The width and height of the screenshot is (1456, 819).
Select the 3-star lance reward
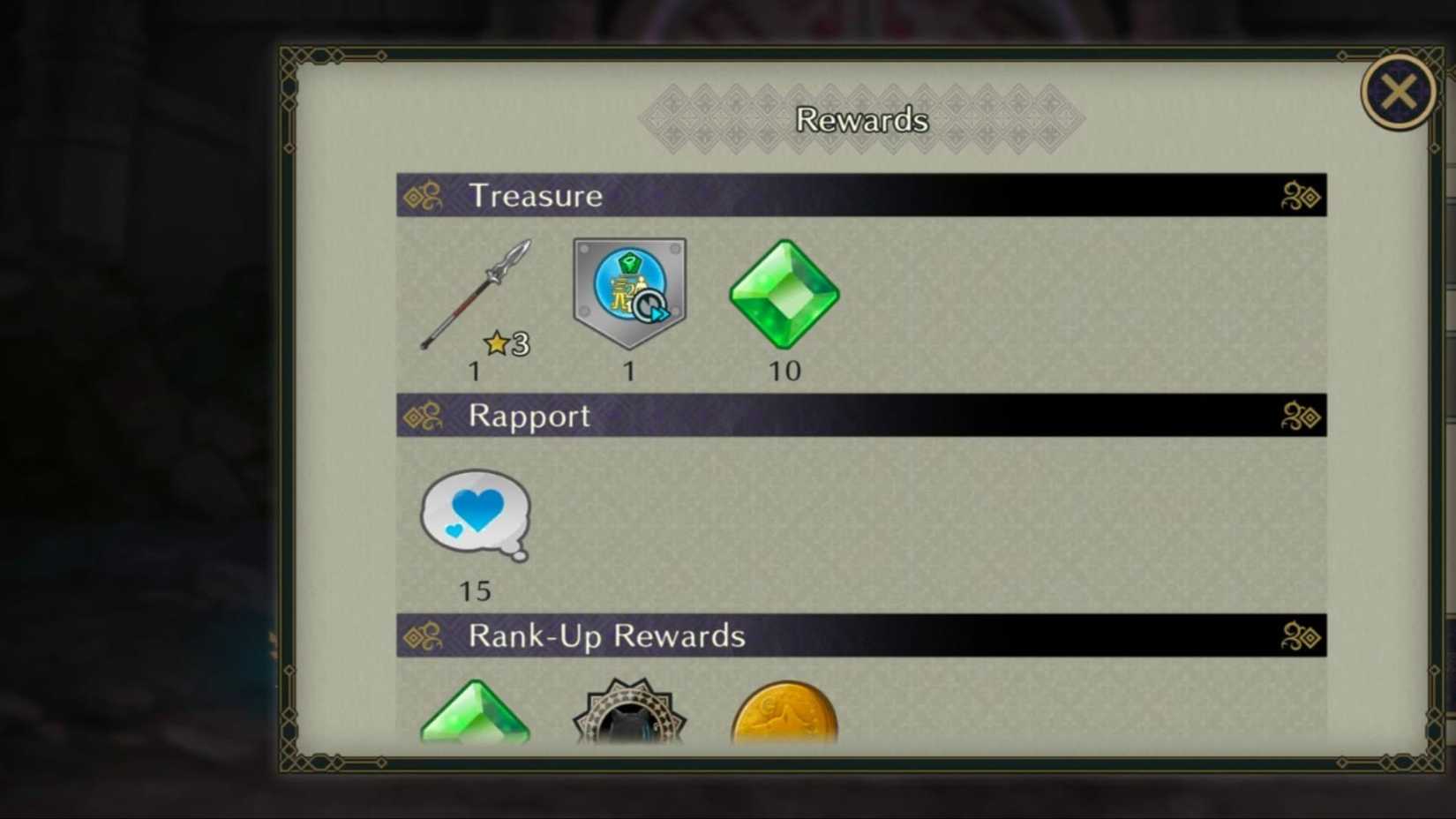click(x=477, y=291)
